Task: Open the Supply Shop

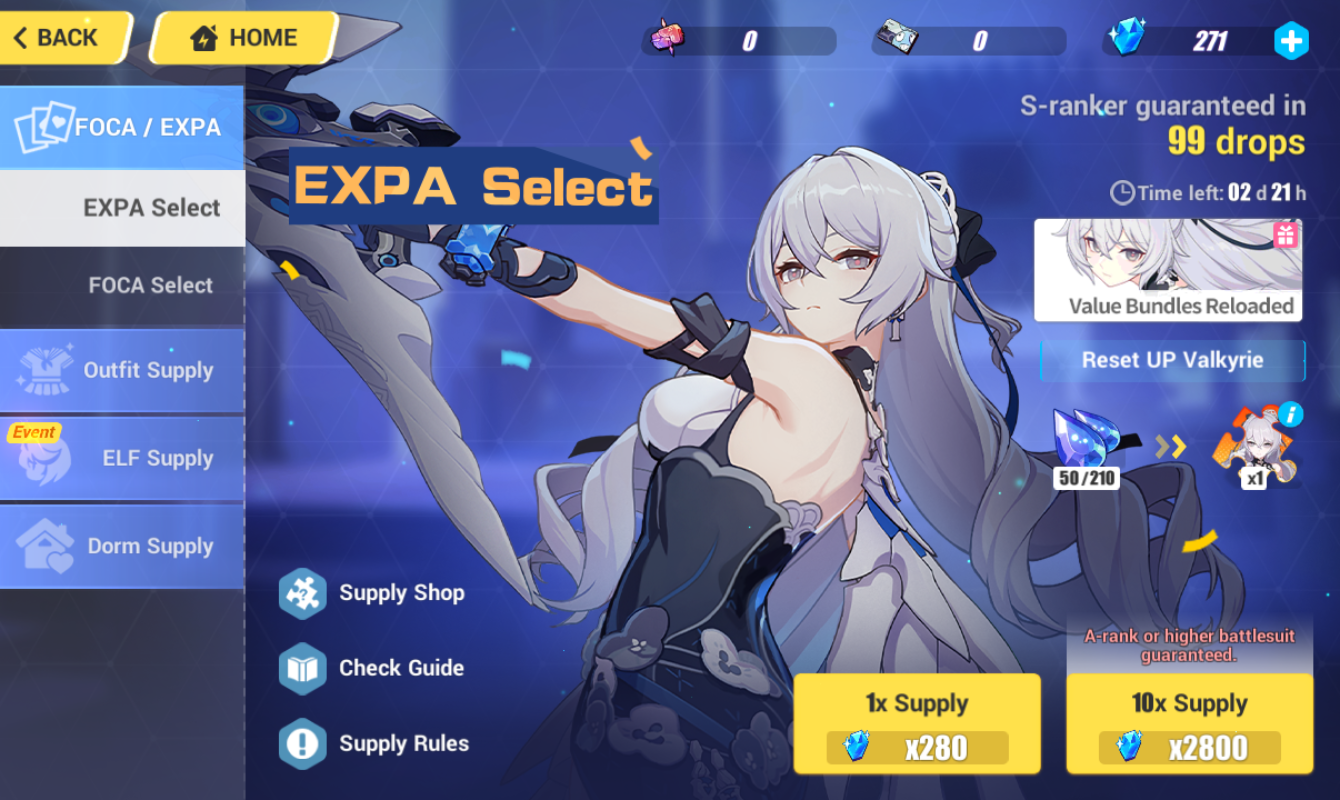Action: tap(400, 592)
